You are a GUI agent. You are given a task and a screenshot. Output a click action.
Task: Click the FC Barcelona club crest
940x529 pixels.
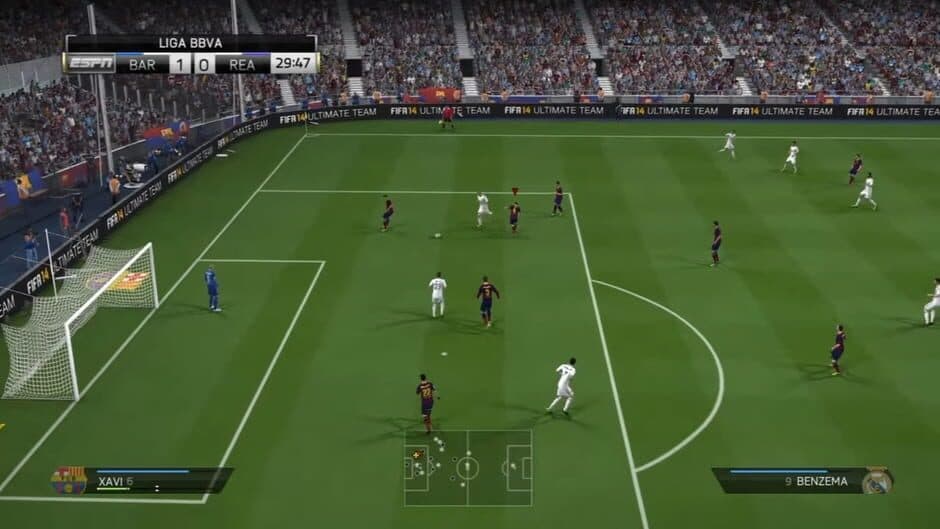pyautogui.click(x=68, y=481)
